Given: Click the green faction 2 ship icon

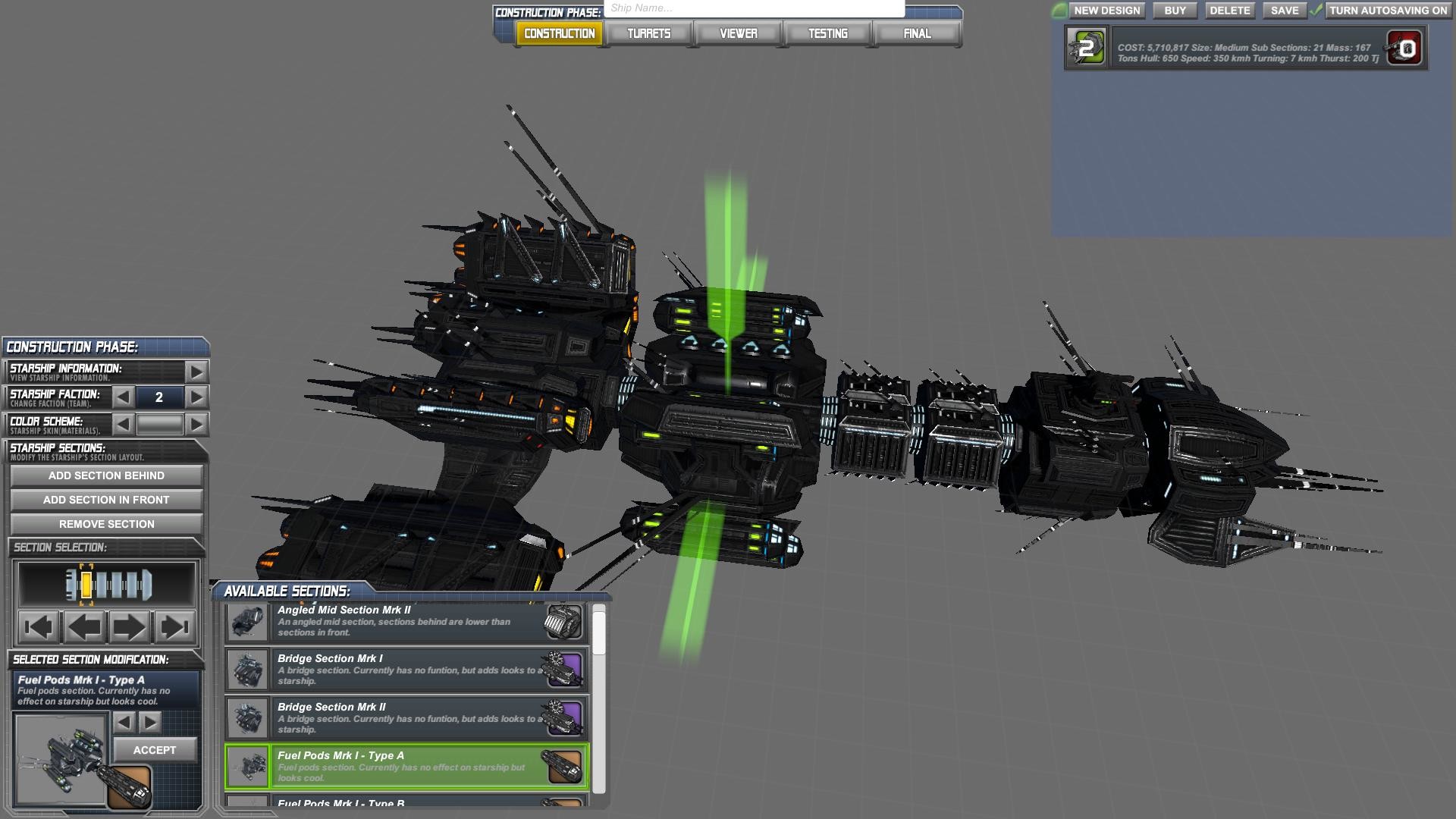Looking at the screenshot, I should [x=1086, y=48].
